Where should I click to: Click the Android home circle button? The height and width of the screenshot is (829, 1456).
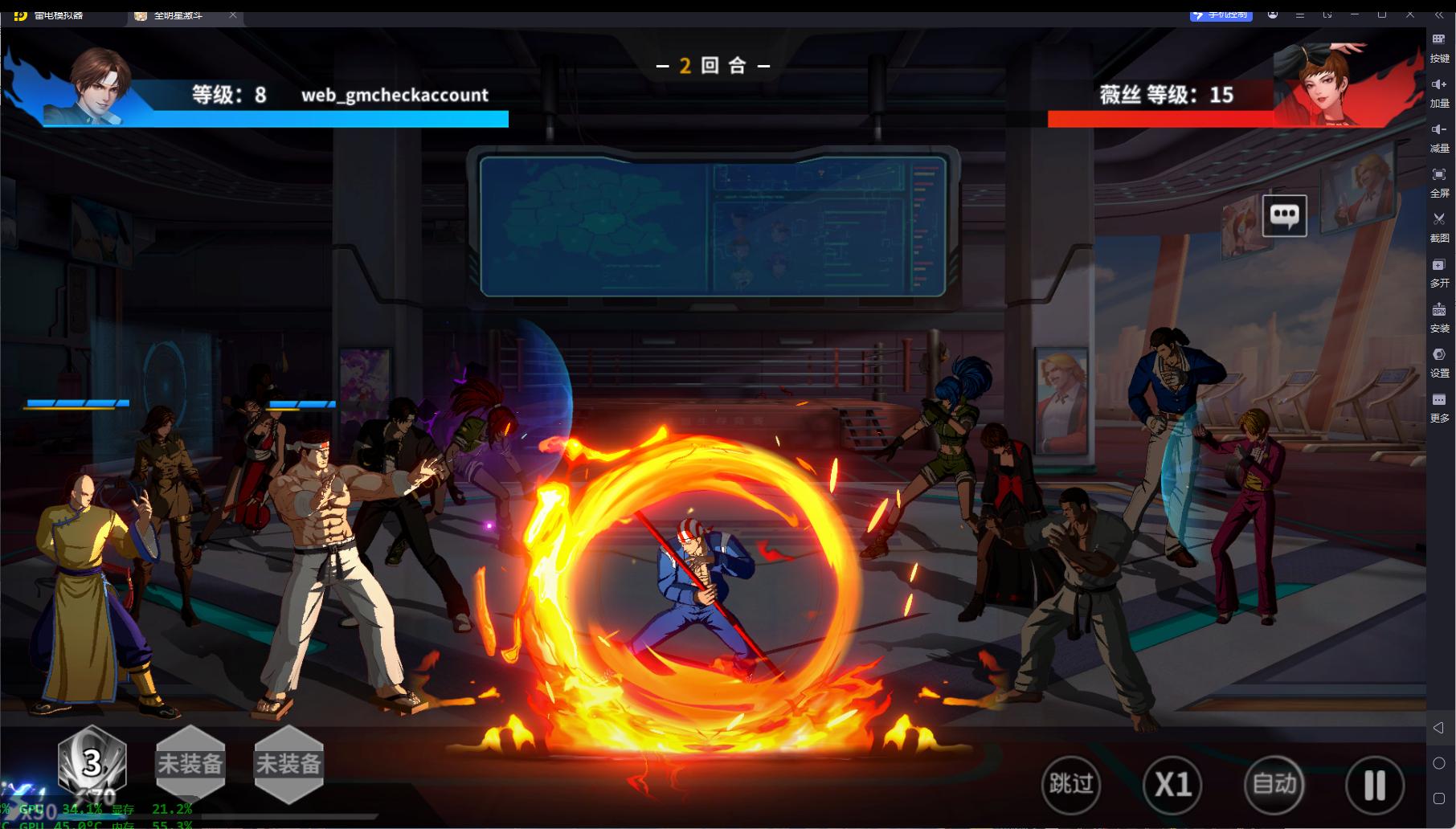pyautogui.click(x=1438, y=763)
